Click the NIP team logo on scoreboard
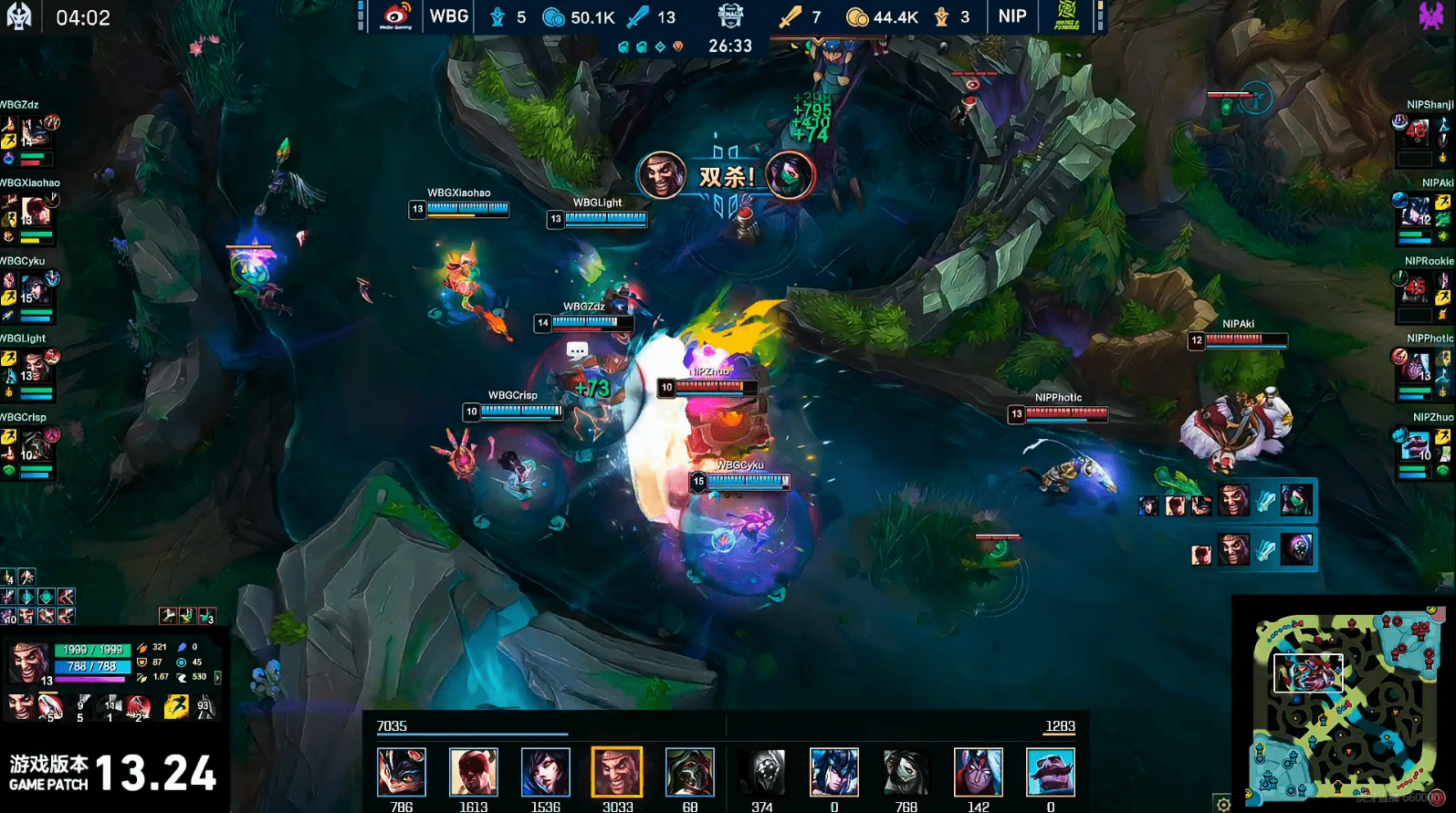1456x813 pixels. [x=1065, y=16]
